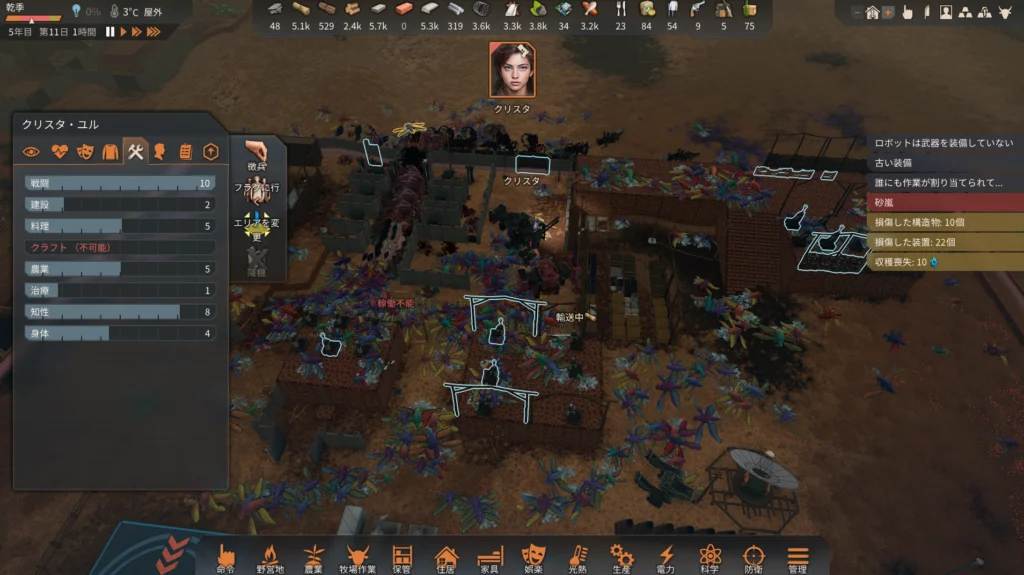Open the 科学 (science) menu
1024x575 pixels.
point(709,558)
